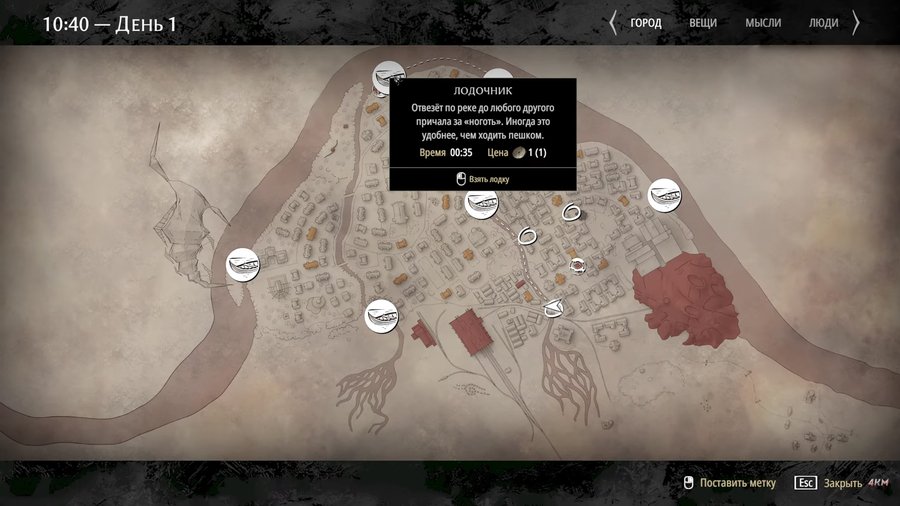Open the ВЕЩИ tab
Screen dimensions: 900x506
(x=703, y=23)
